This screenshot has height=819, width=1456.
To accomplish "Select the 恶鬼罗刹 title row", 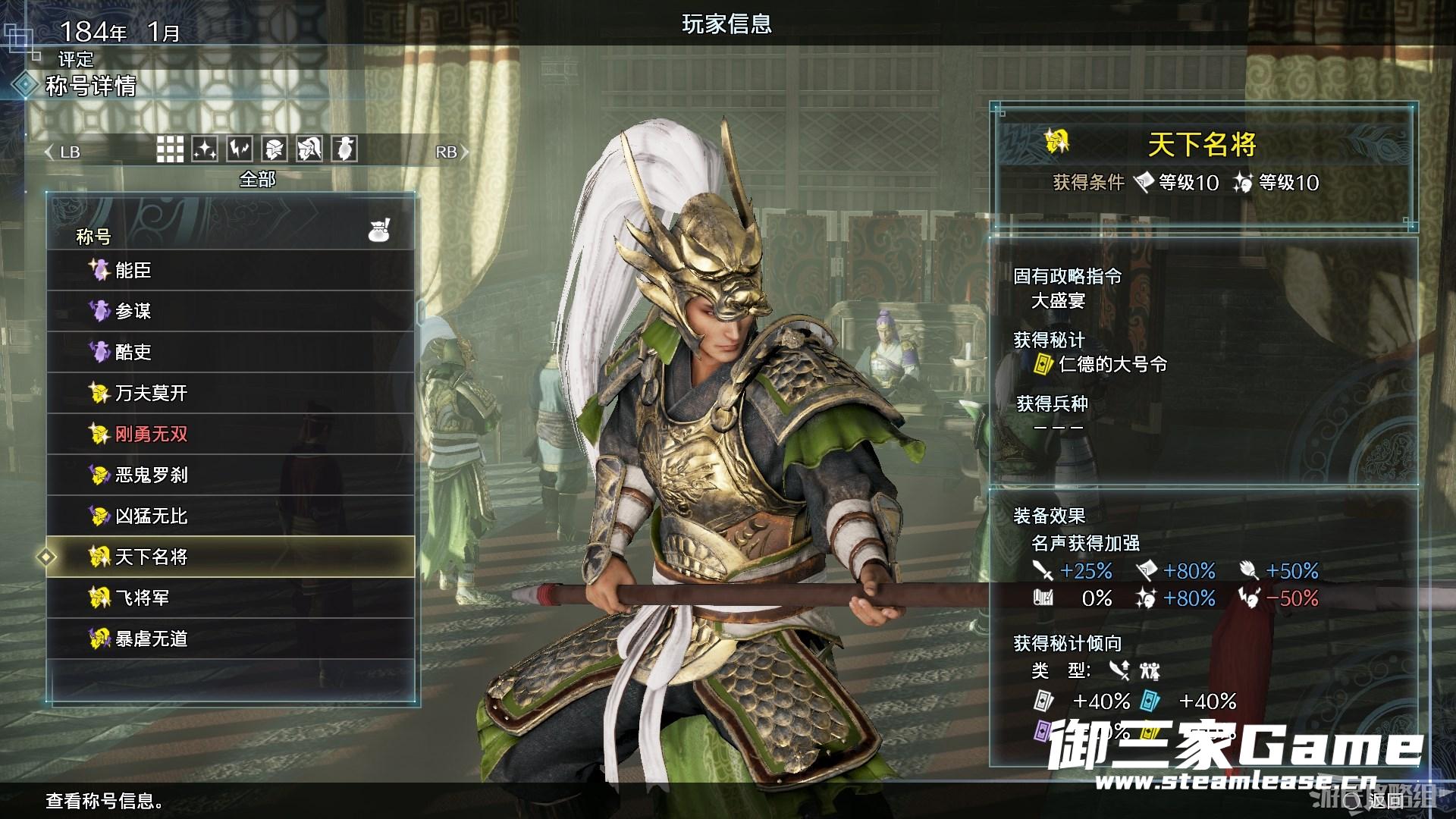I will tap(231, 475).
